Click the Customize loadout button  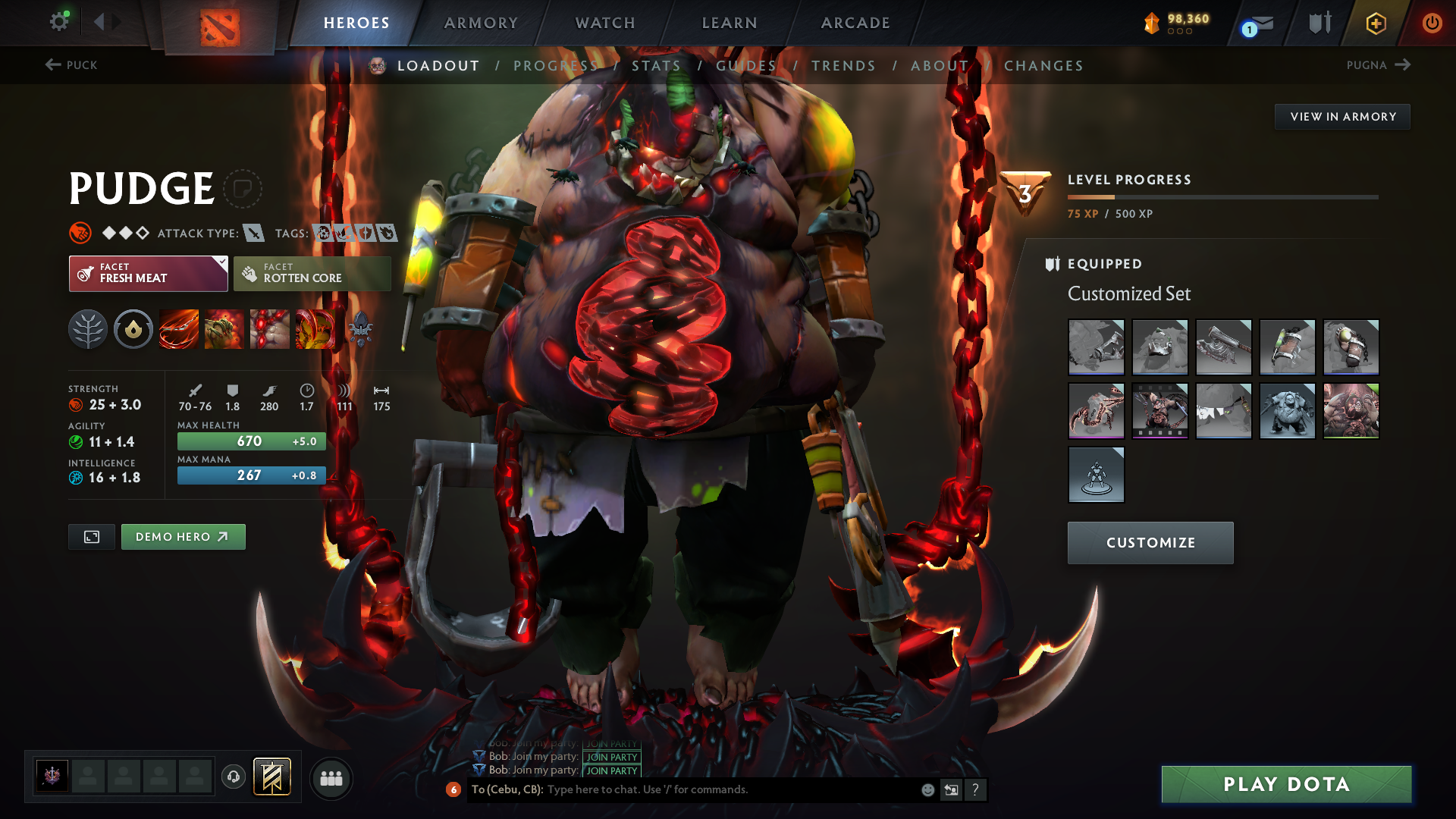[x=1150, y=543]
